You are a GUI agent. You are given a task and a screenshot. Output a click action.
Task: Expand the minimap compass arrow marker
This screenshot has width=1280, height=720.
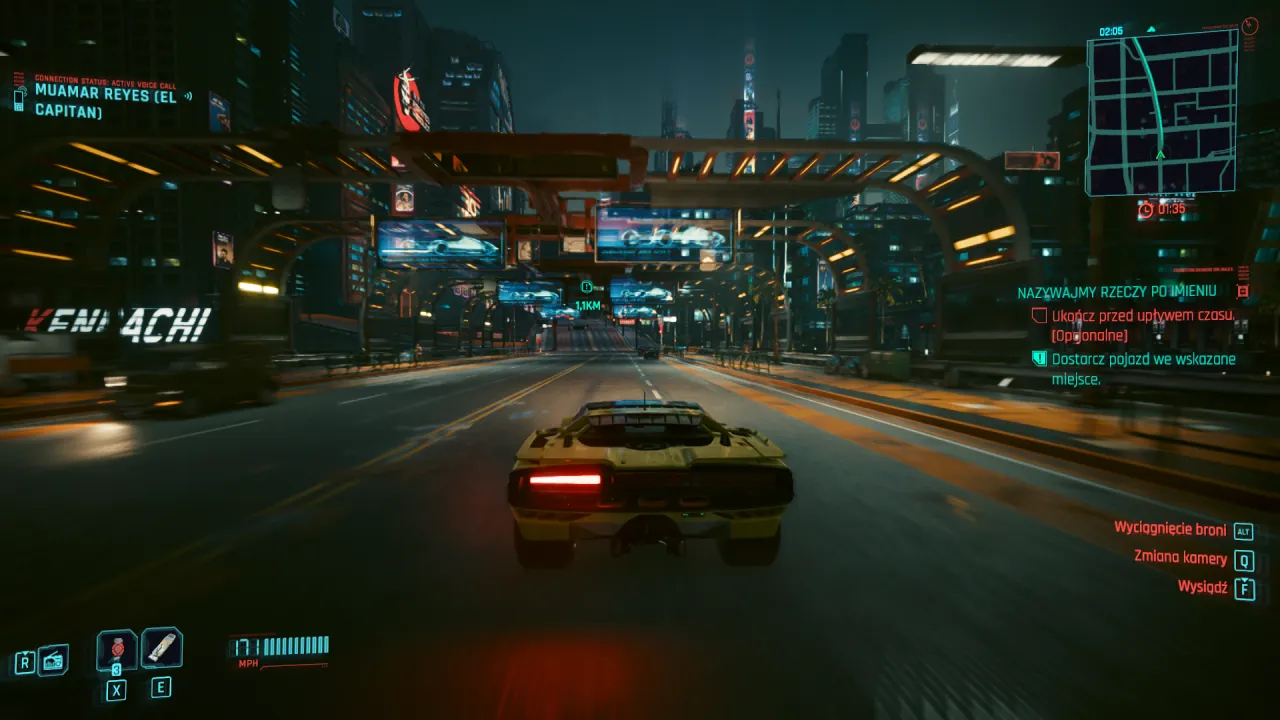coord(1158,156)
